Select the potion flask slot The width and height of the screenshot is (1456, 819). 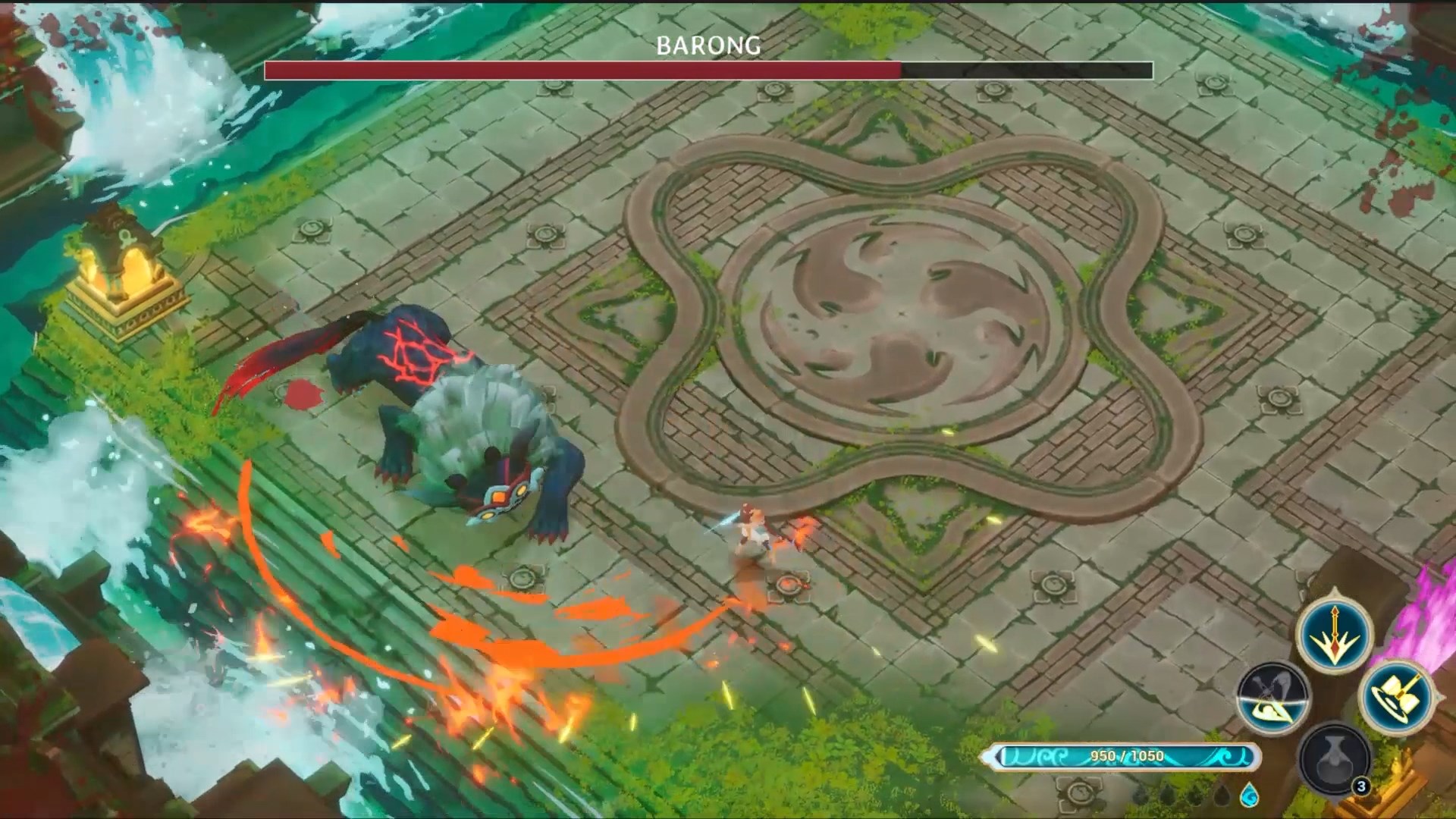click(x=1335, y=758)
